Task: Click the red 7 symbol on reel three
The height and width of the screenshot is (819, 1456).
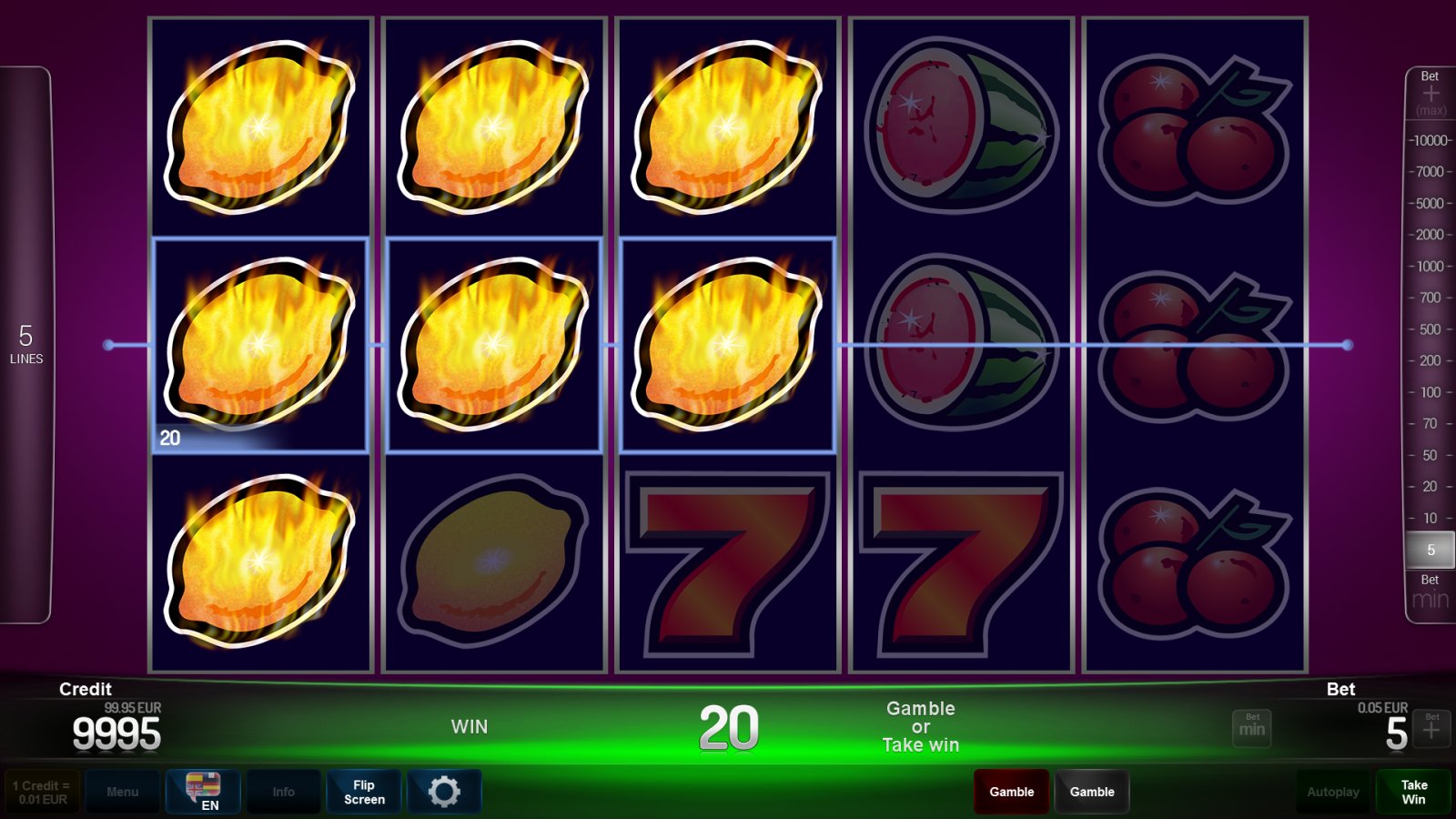Action: coord(728,564)
